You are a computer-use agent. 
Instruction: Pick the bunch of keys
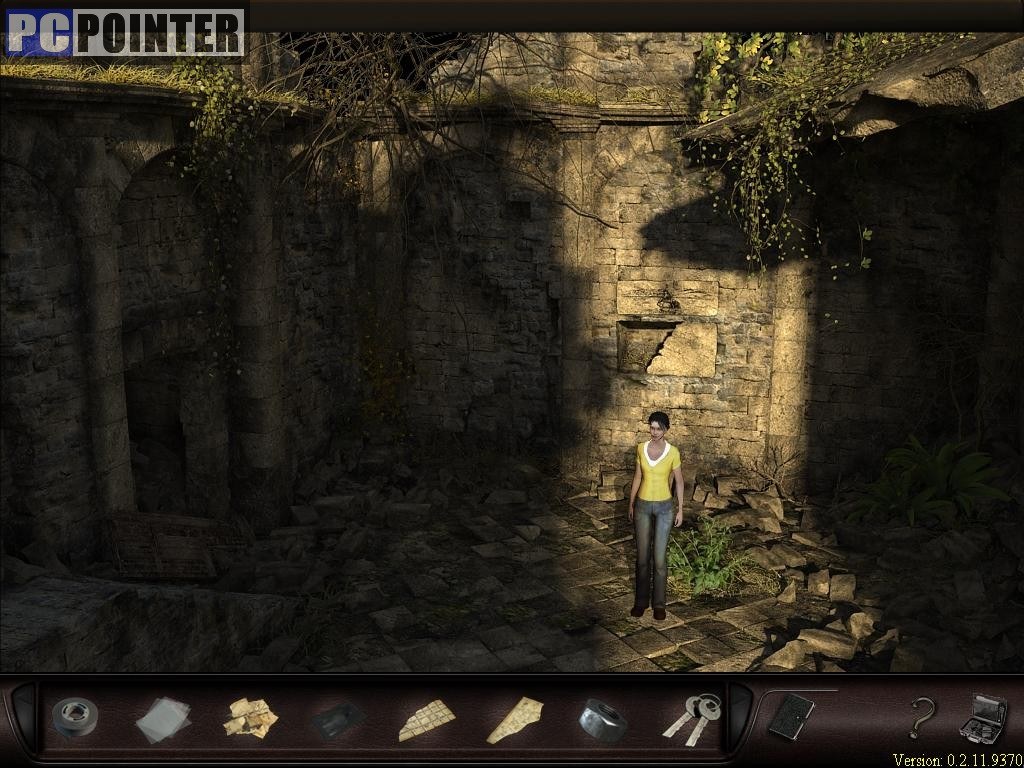[691, 718]
